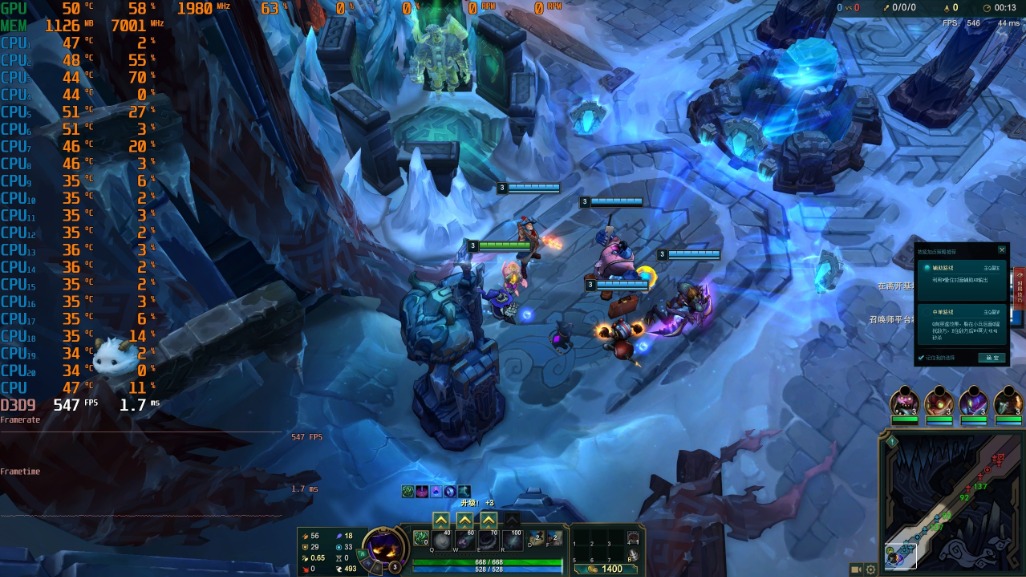Level up the E ability
The image size is (1026, 577).
[x=488, y=520]
